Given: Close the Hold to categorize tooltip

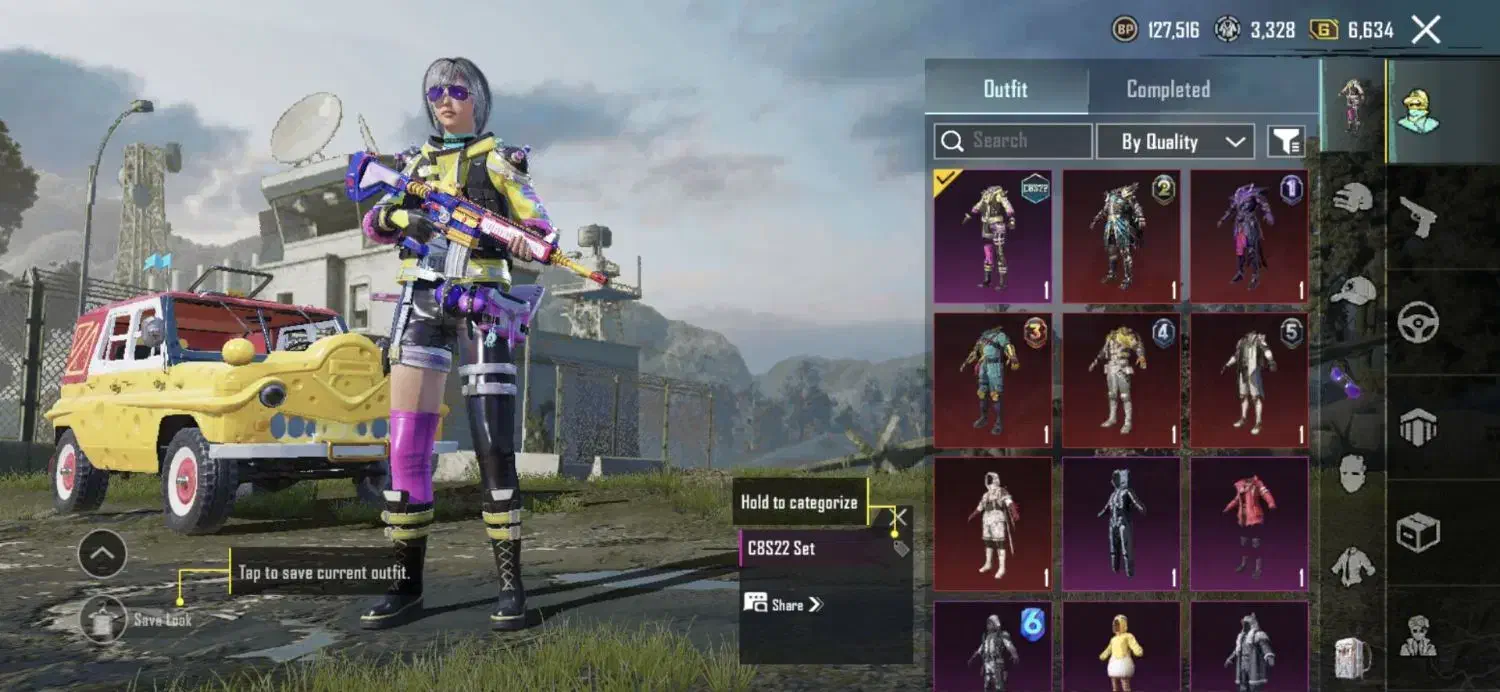Looking at the screenshot, I should click(x=900, y=516).
